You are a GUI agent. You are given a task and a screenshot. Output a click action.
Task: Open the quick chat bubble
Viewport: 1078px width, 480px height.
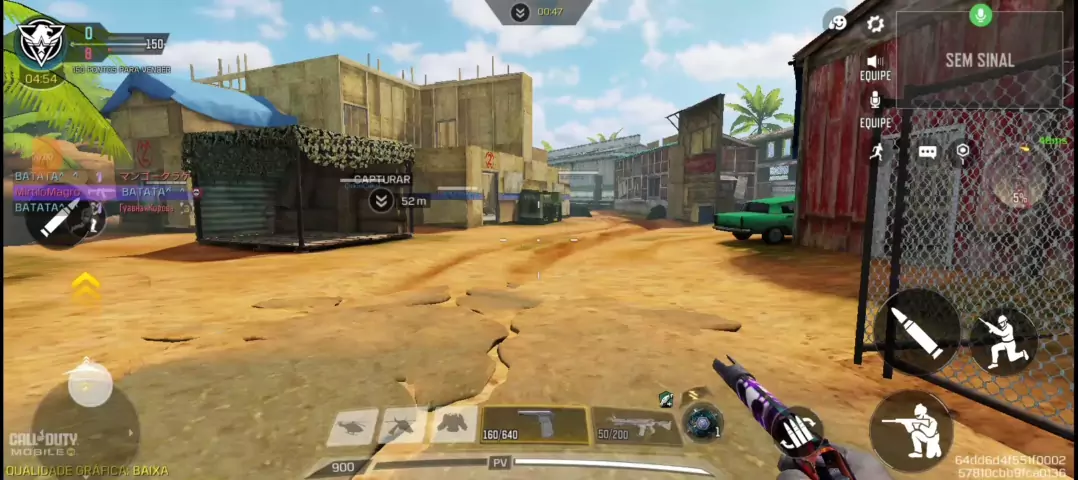927,152
